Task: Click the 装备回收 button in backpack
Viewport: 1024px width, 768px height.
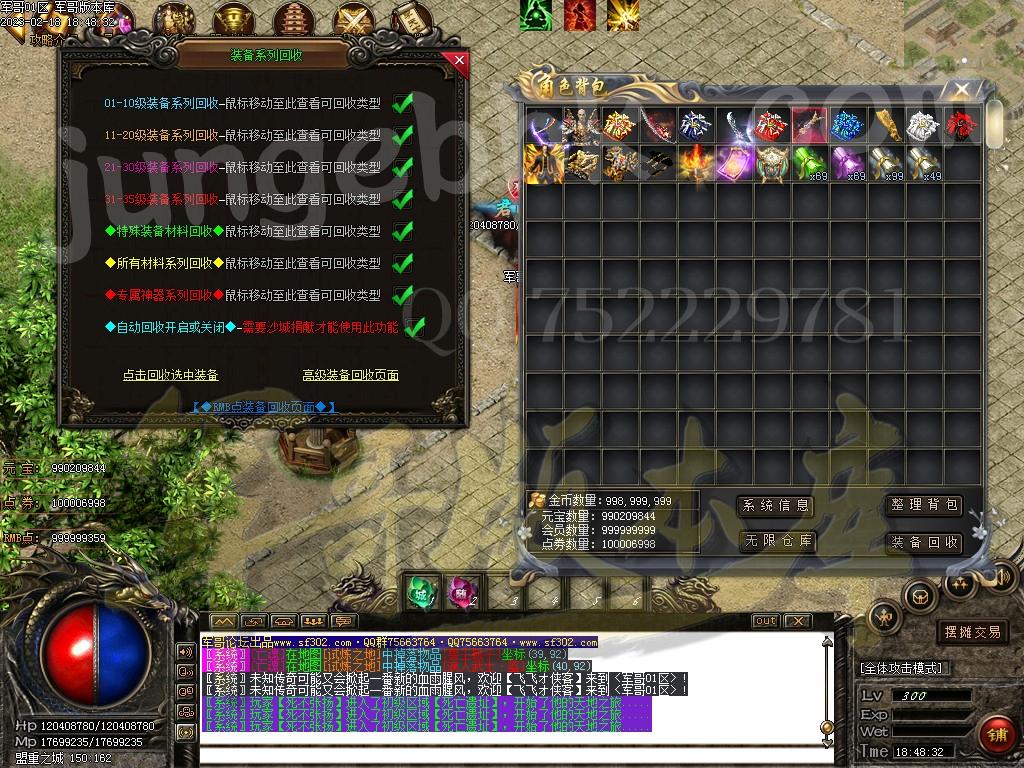Action: tap(924, 542)
